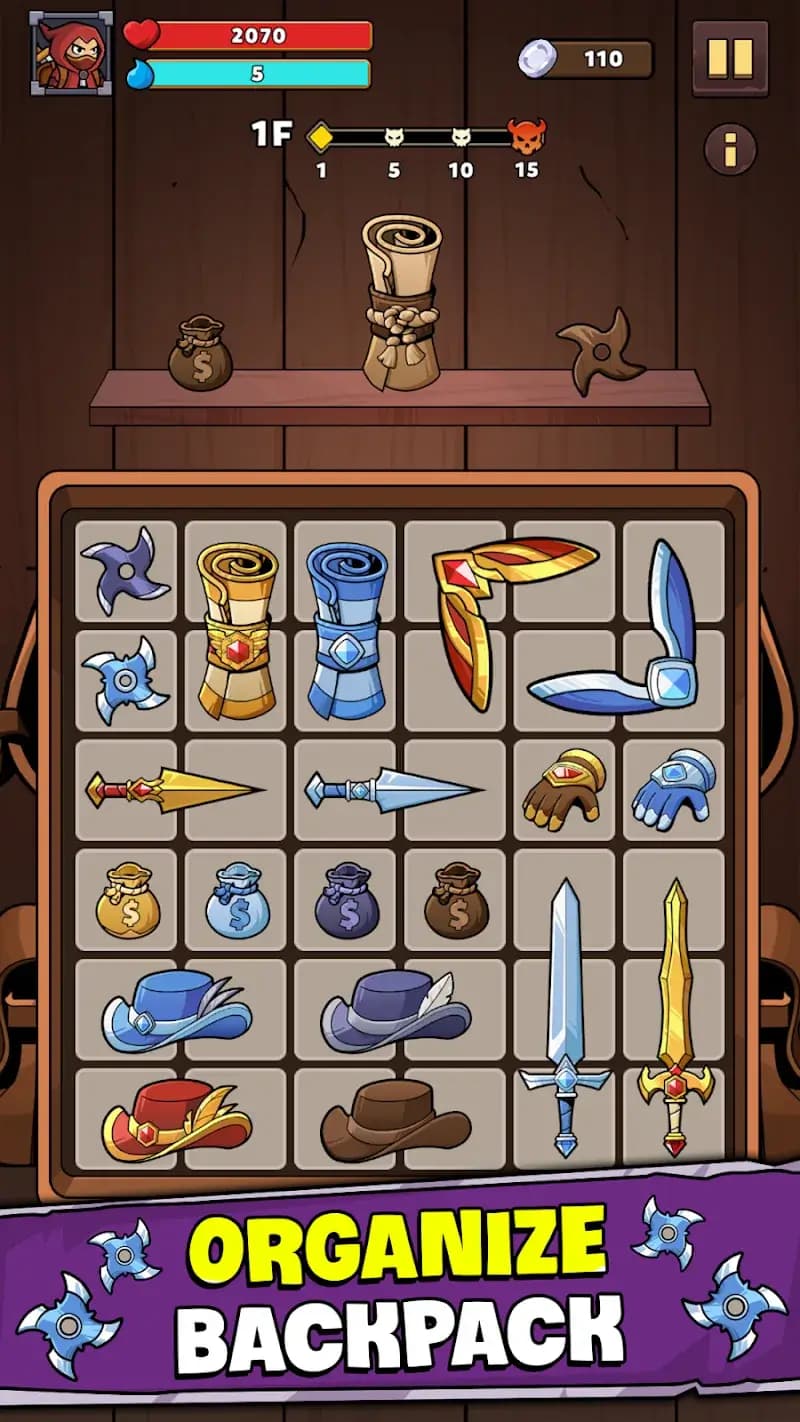Viewport: 800px width, 1422px height.
Task: Select the red feathered hat
Action: pyautogui.click(x=177, y=1117)
